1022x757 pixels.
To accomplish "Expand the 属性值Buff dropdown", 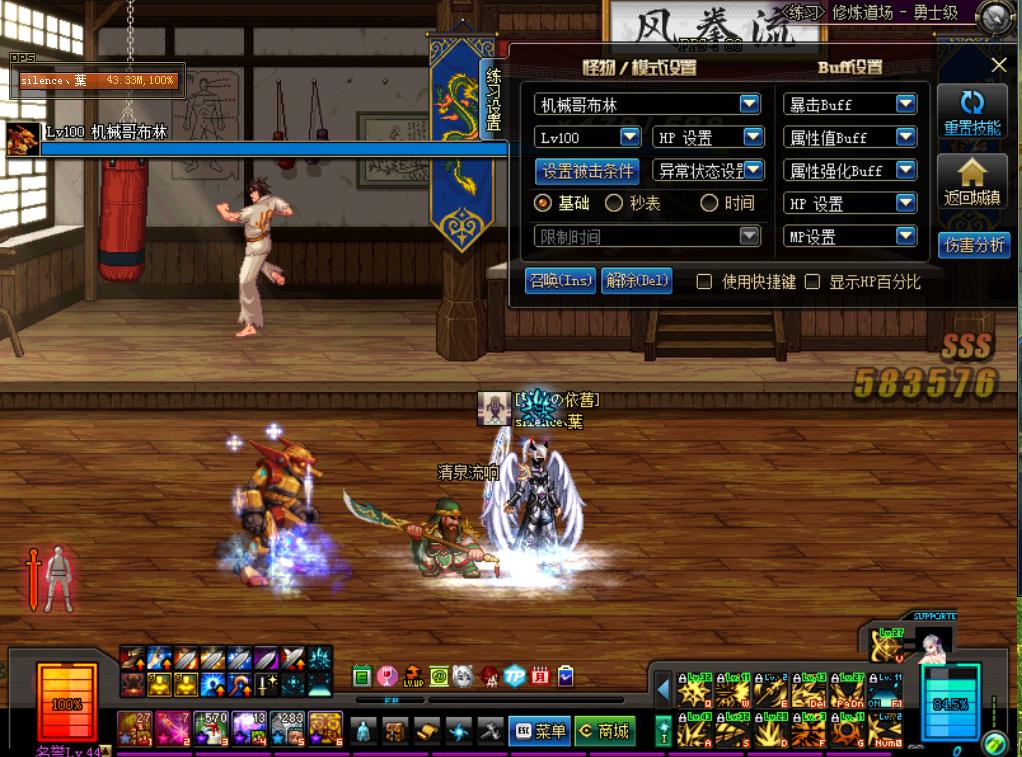I will (x=905, y=137).
